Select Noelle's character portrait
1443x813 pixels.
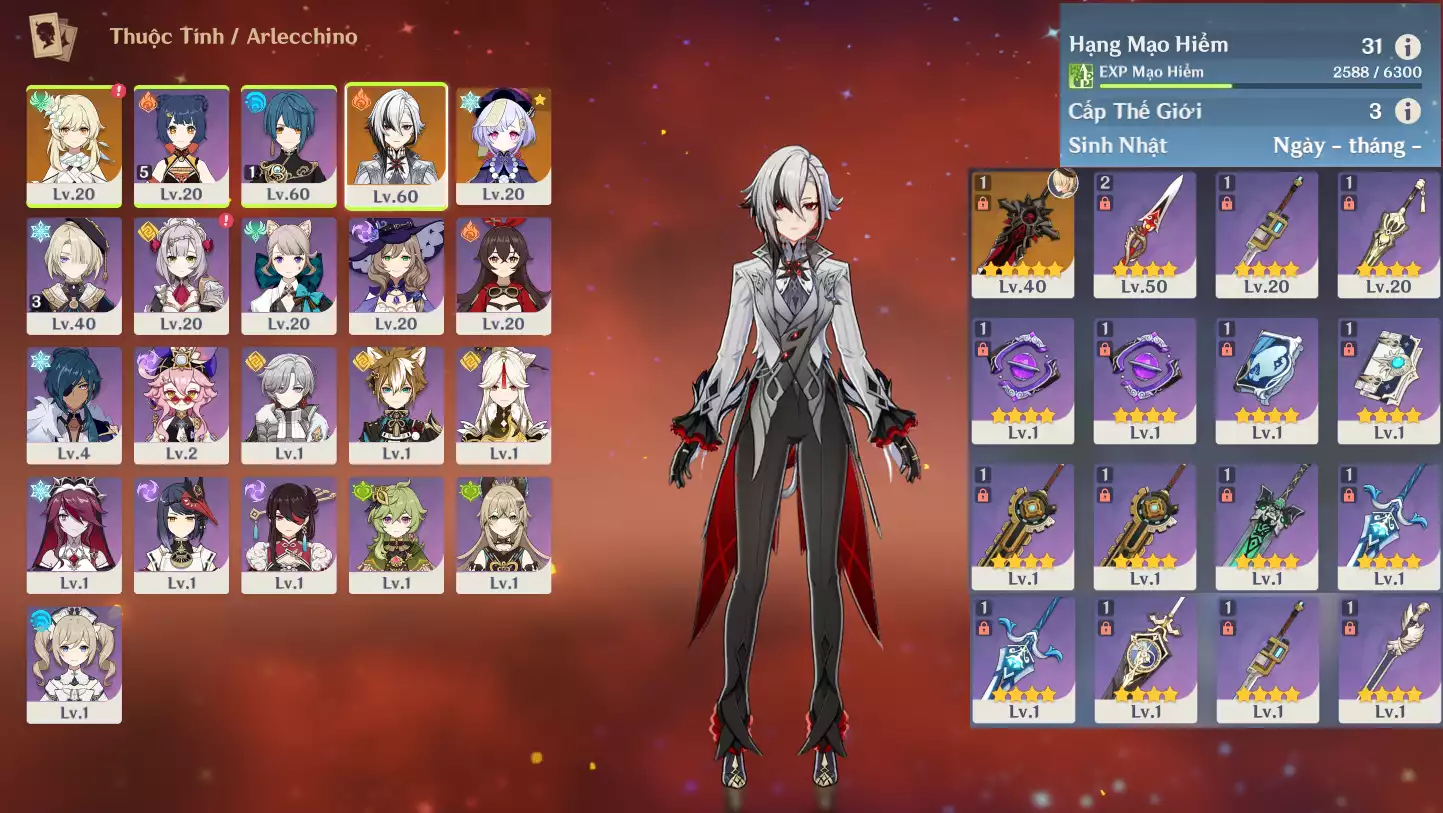(181, 275)
